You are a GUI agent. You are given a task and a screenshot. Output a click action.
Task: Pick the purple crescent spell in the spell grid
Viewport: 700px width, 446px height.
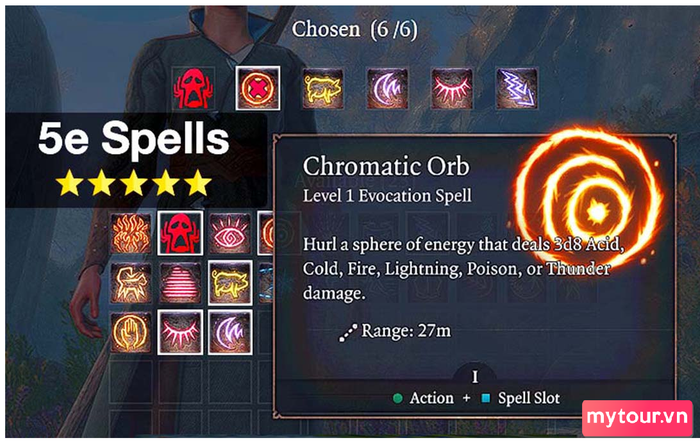click(229, 331)
